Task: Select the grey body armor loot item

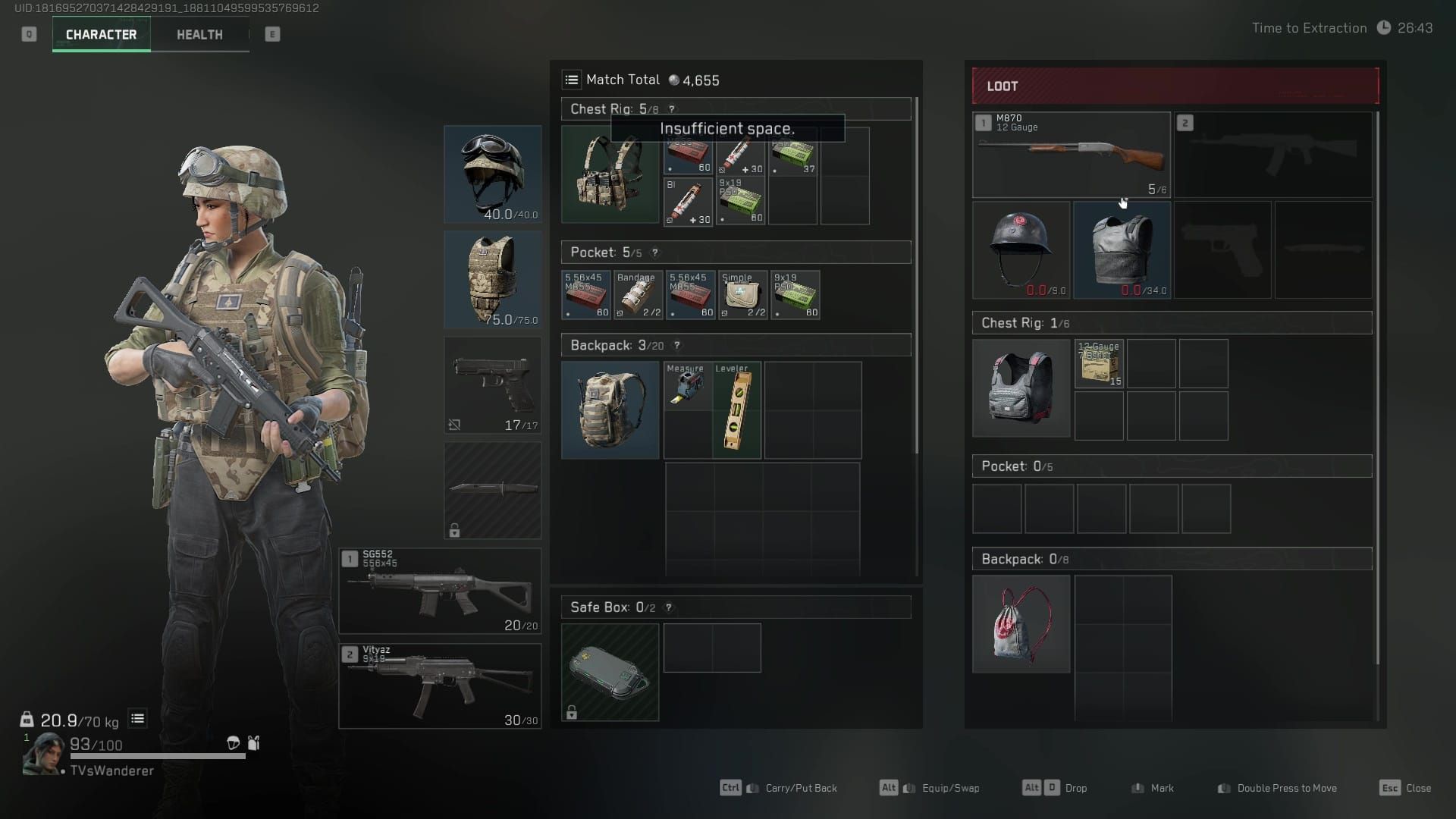Action: (1122, 250)
